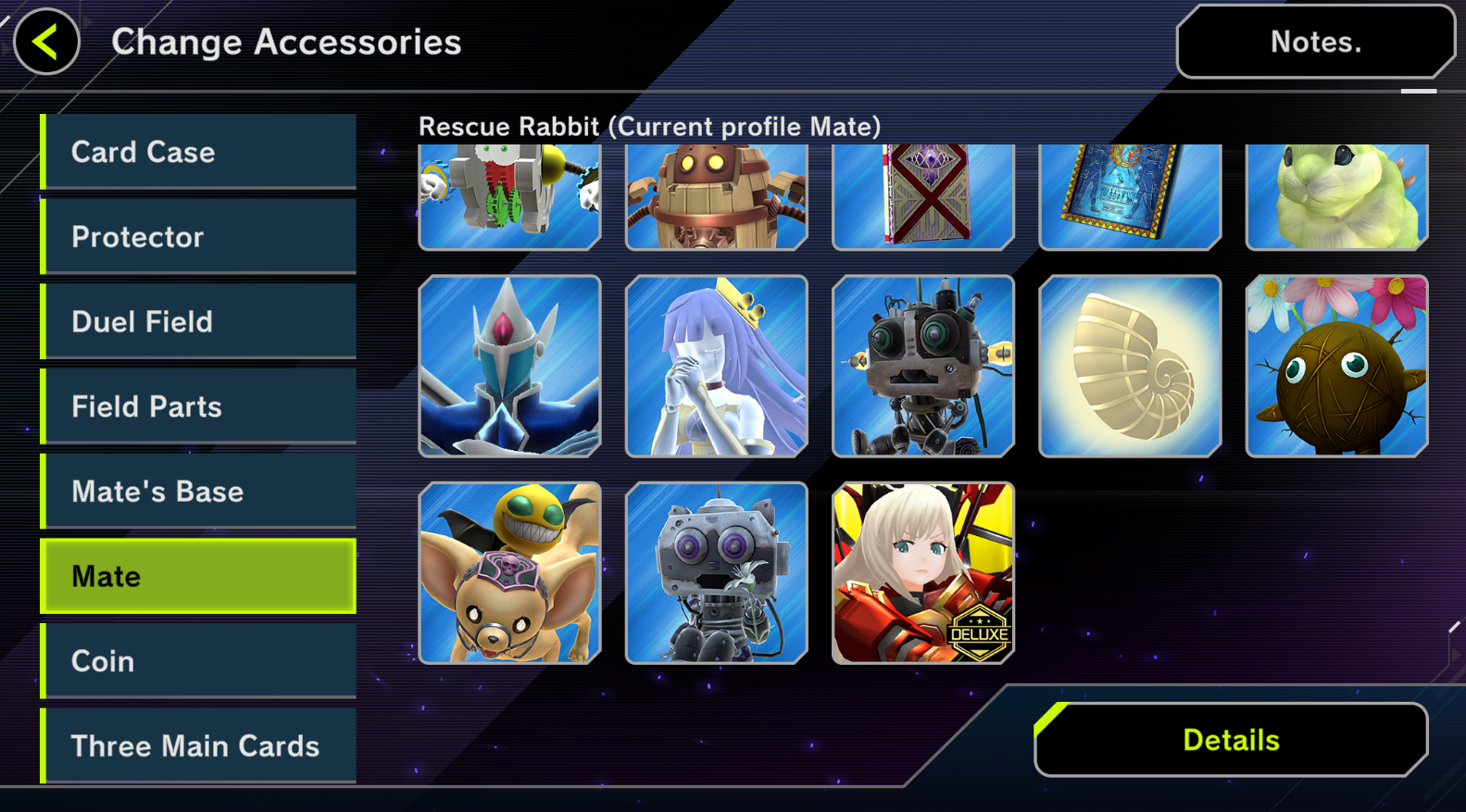Choose the Field Parts category
The image size is (1466, 812).
click(x=199, y=406)
